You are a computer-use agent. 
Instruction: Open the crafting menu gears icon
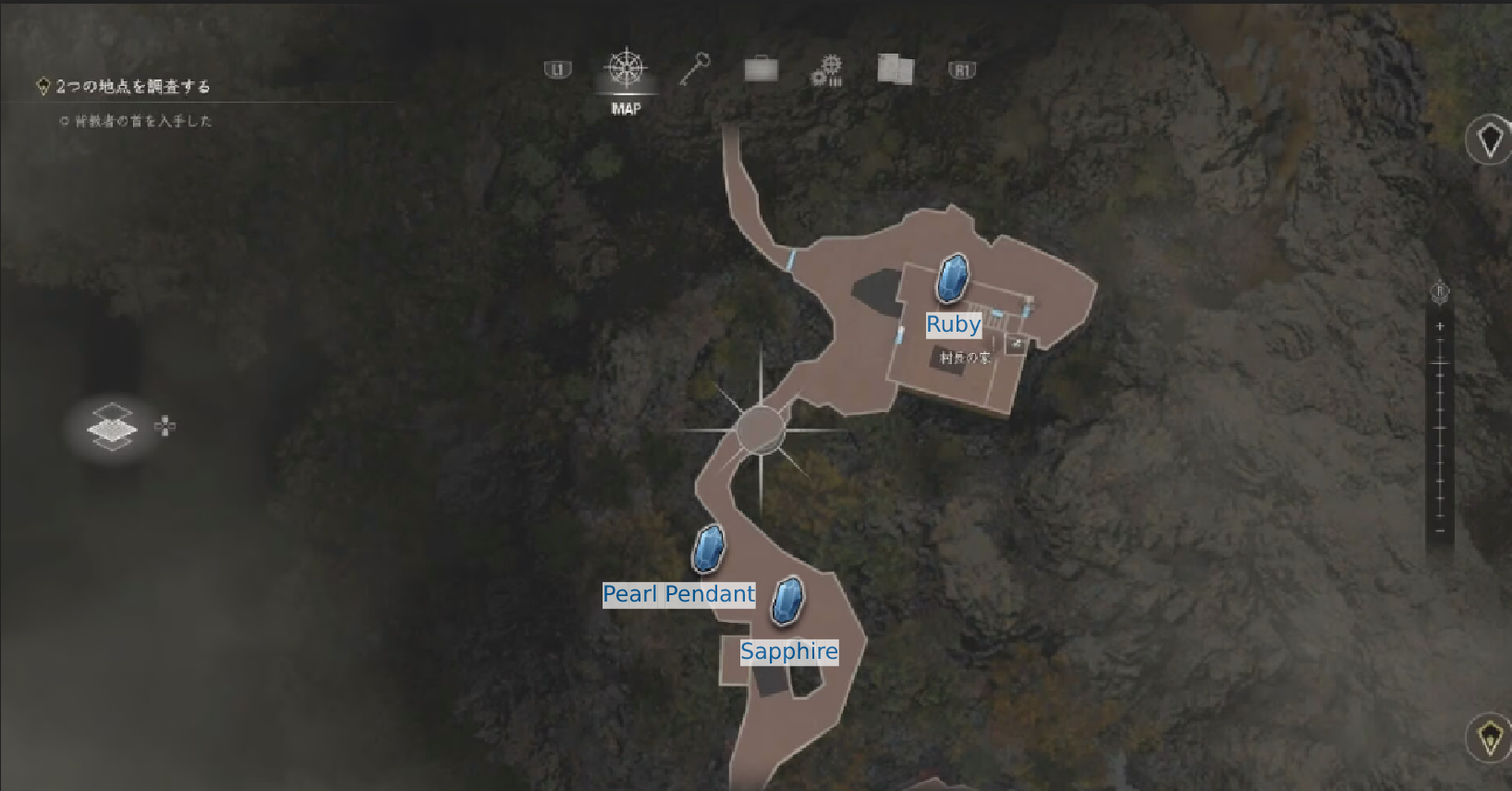point(827,70)
